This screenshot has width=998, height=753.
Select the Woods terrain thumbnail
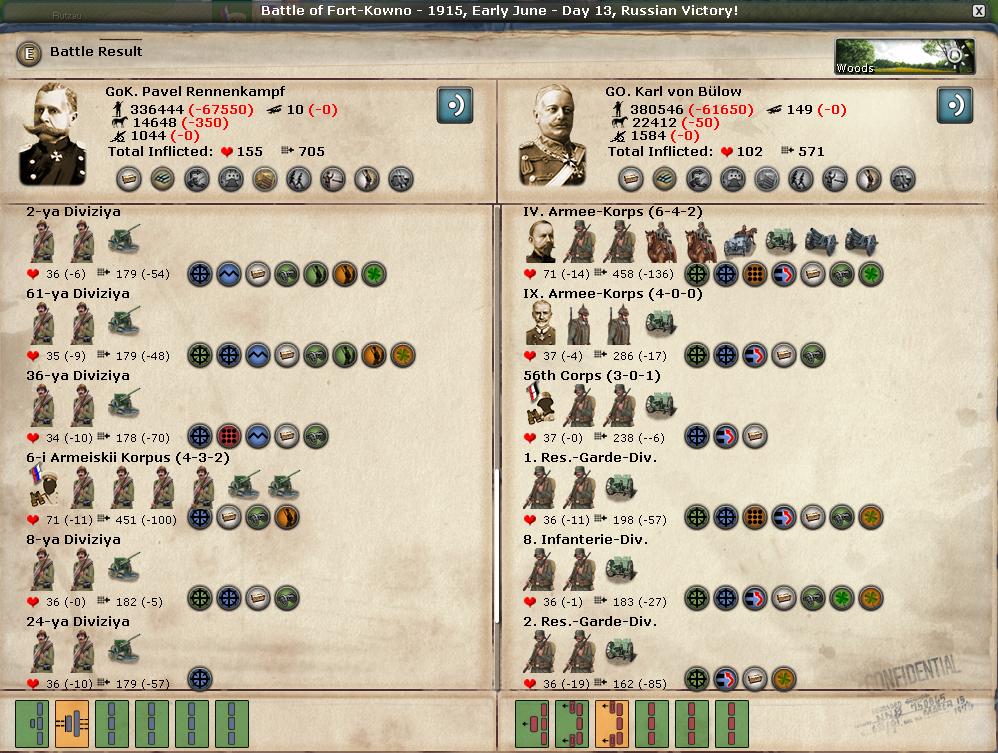(x=890, y=57)
